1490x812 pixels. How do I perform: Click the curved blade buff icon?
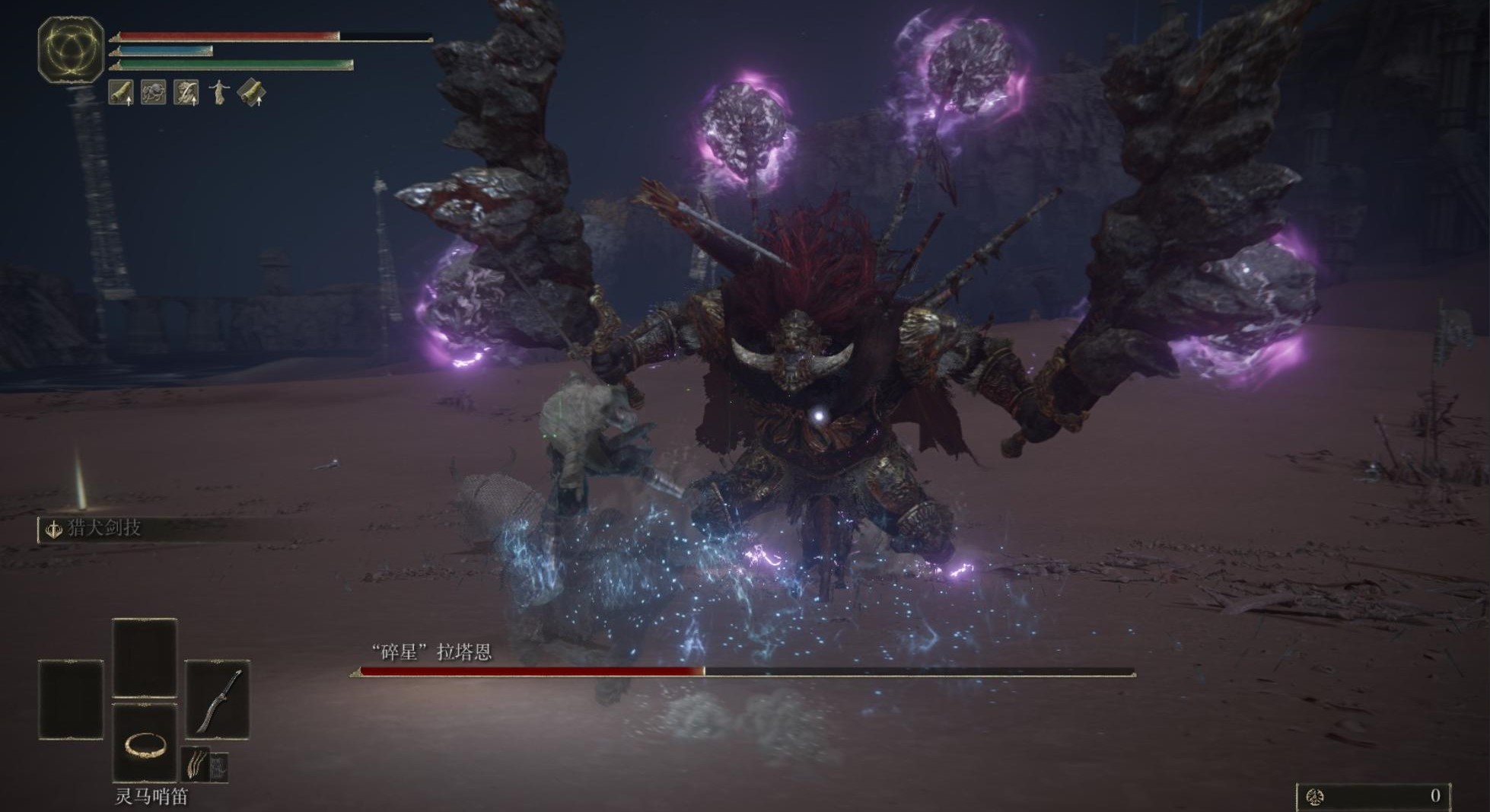pos(186,93)
